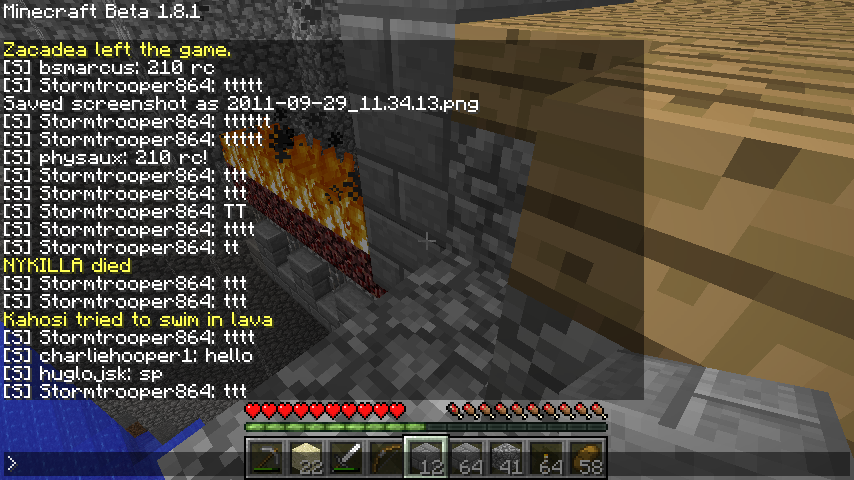Select the bread stack of 58
The width and height of the screenshot is (854, 480).
point(587,459)
